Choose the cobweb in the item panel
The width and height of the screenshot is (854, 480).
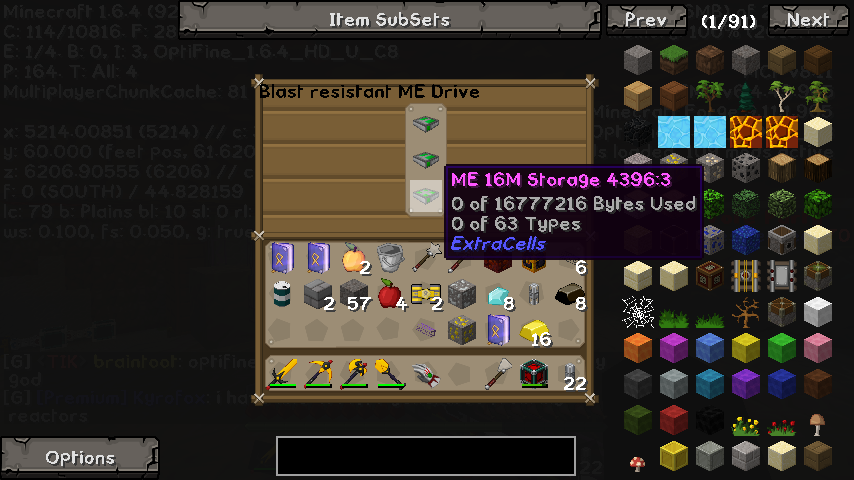click(x=638, y=312)
